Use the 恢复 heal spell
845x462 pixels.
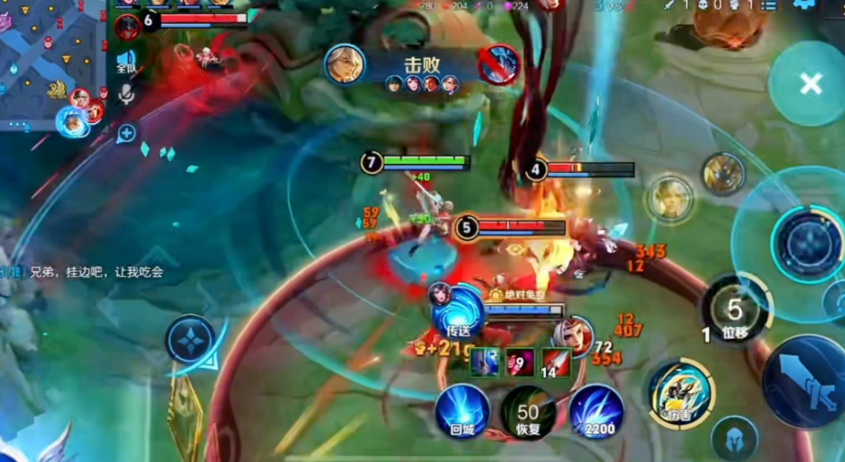(528, 412)
